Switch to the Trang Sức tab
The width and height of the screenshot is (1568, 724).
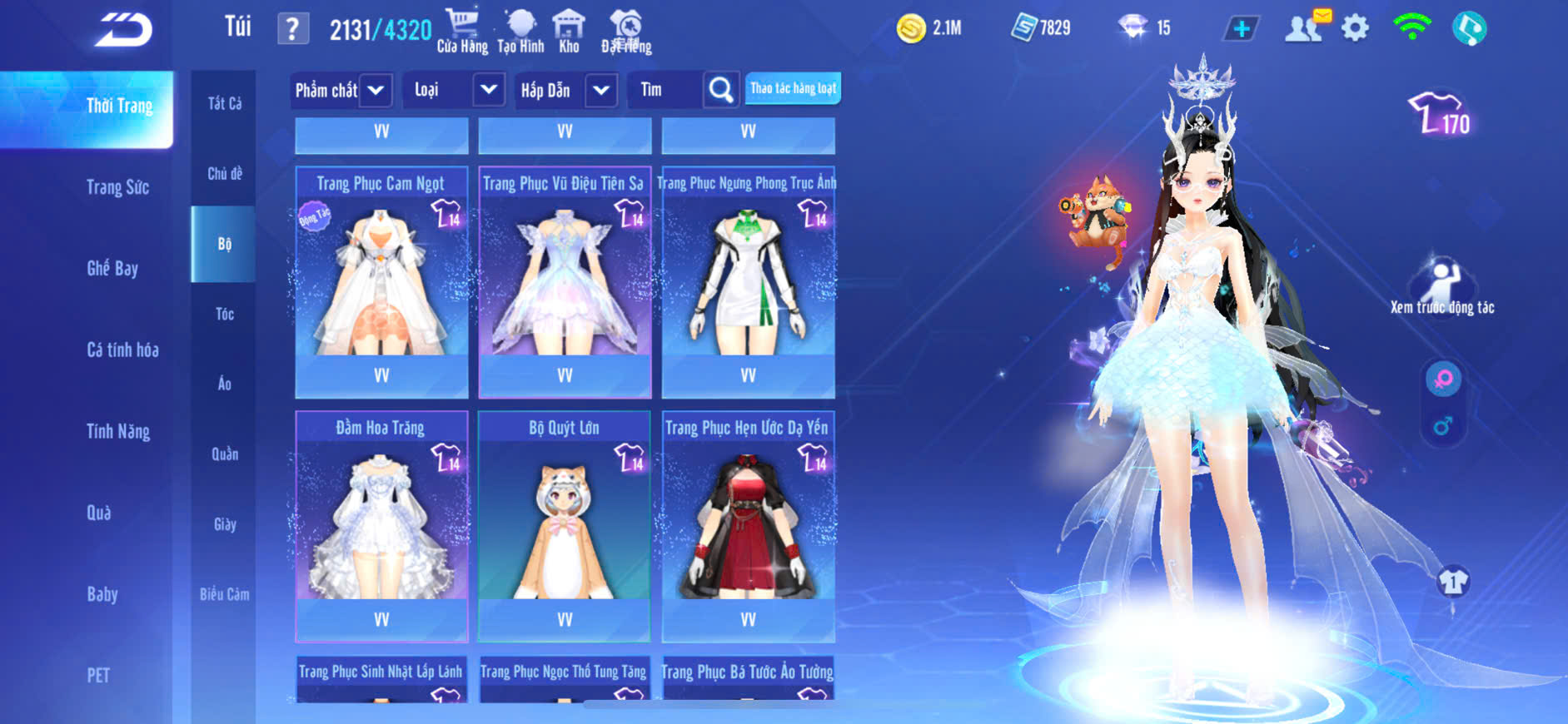[x=117, y=187]
